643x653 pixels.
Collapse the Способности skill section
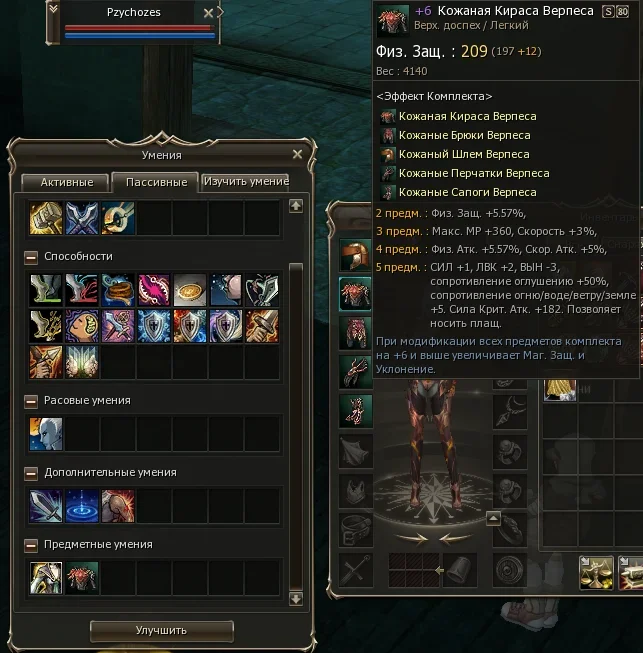31,257
